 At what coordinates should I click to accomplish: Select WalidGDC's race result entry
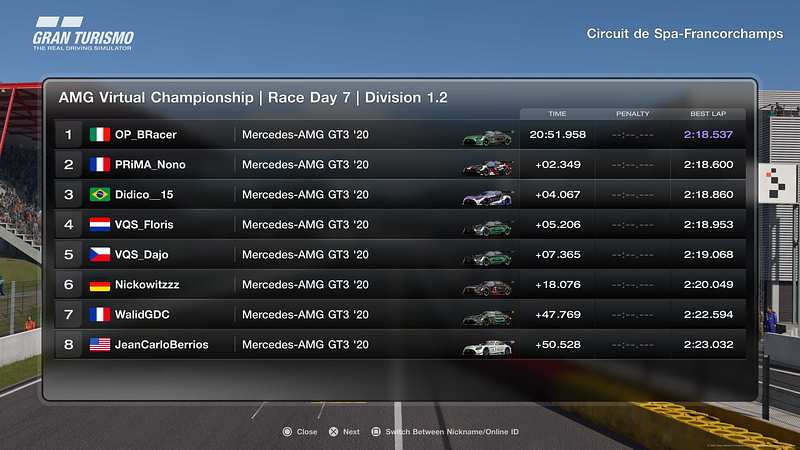tap(400, 314)
